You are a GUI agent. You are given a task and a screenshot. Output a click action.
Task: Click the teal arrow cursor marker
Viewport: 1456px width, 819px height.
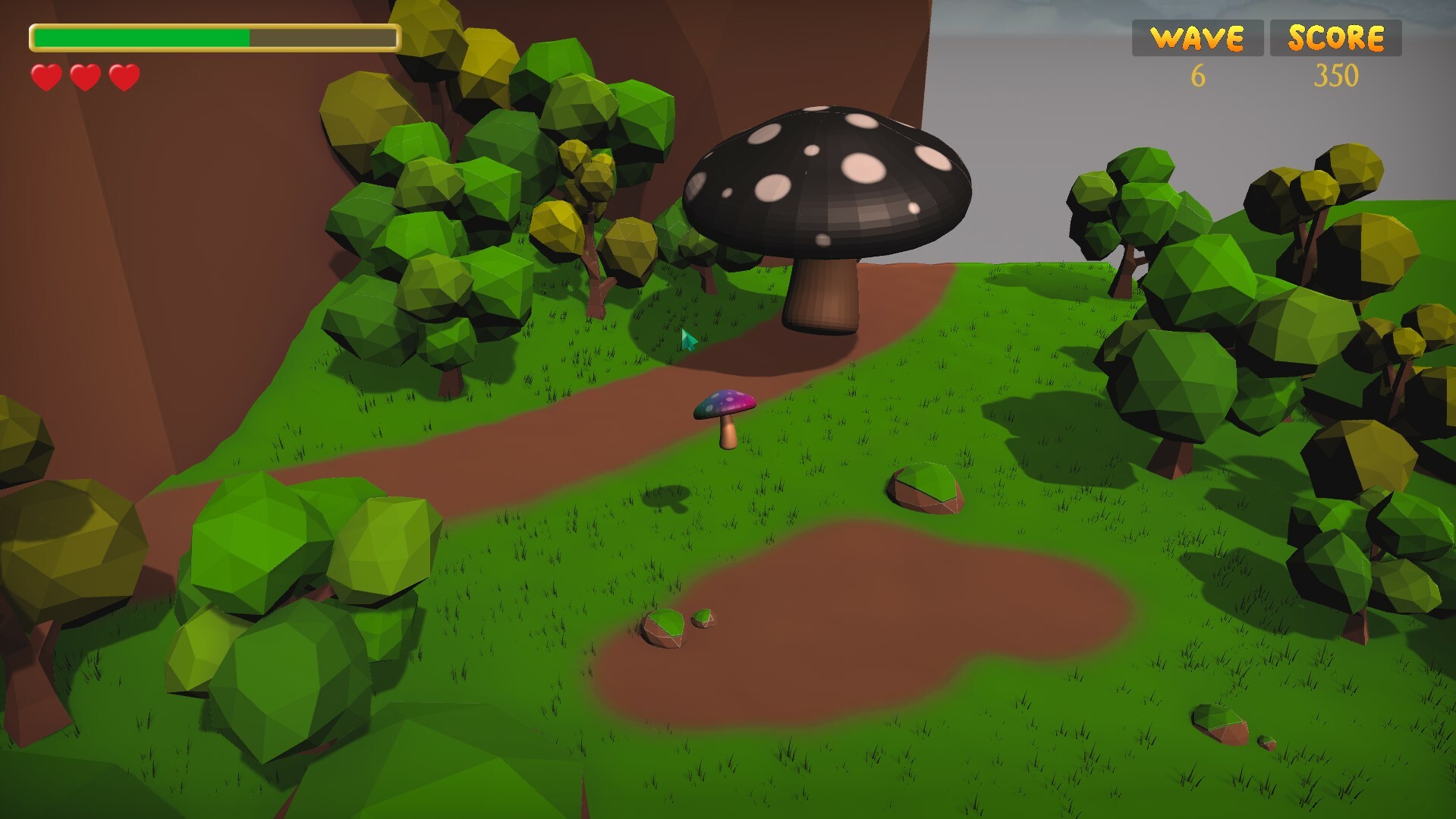(x=687, y=340)
